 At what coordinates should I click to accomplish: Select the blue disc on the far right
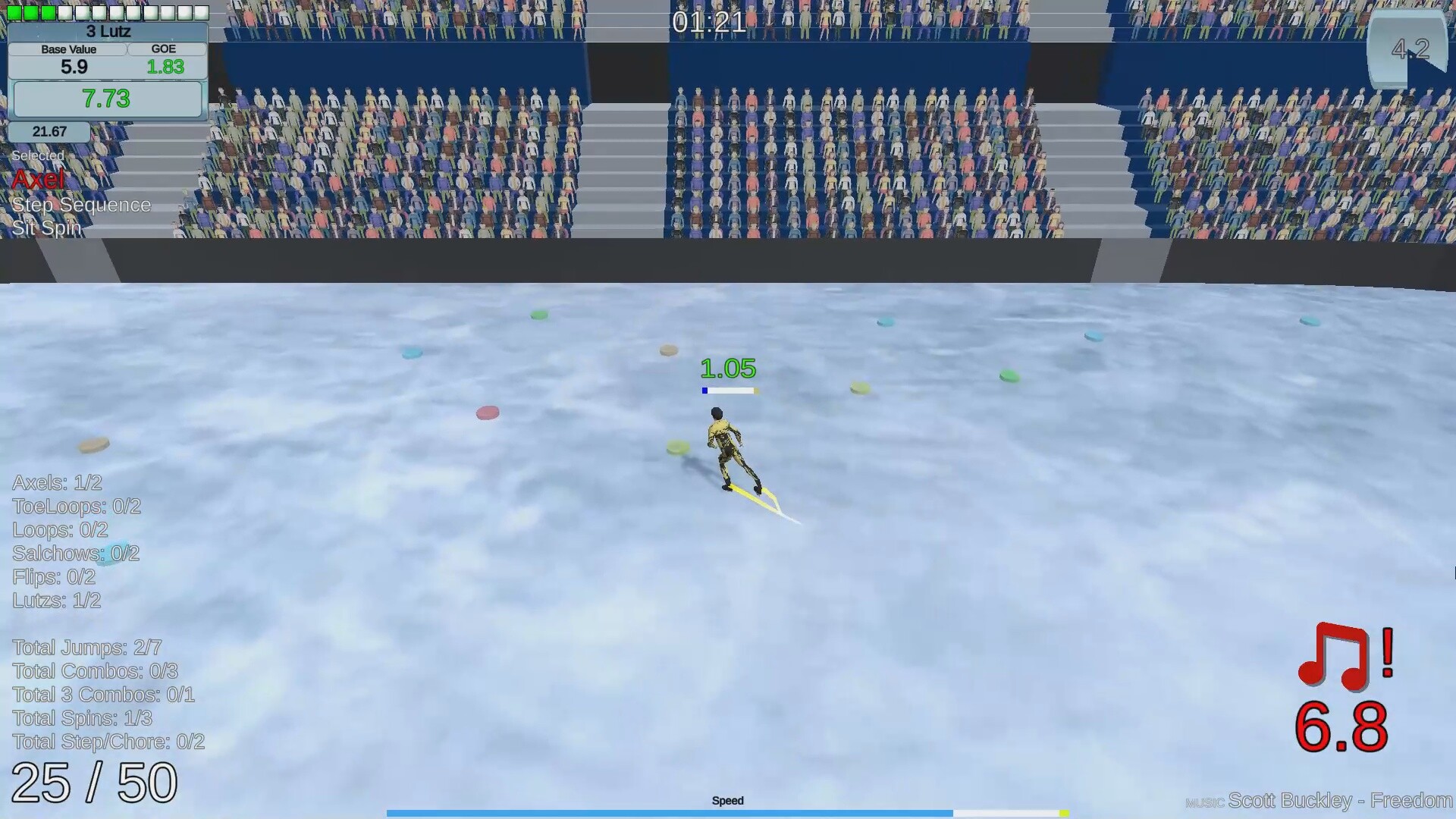(1310, 320)
